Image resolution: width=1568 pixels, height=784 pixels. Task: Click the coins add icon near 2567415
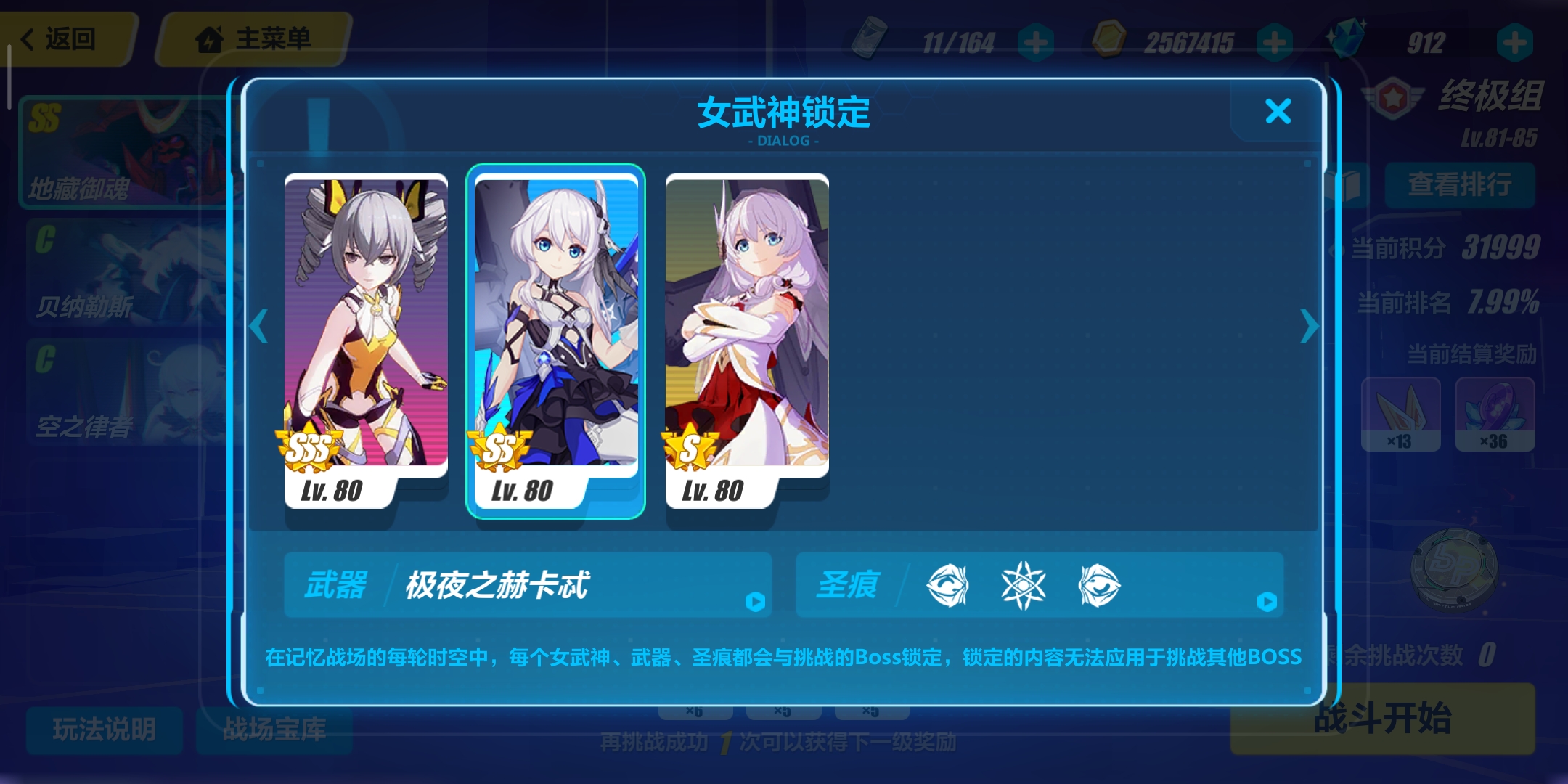tap(1275, 44)
